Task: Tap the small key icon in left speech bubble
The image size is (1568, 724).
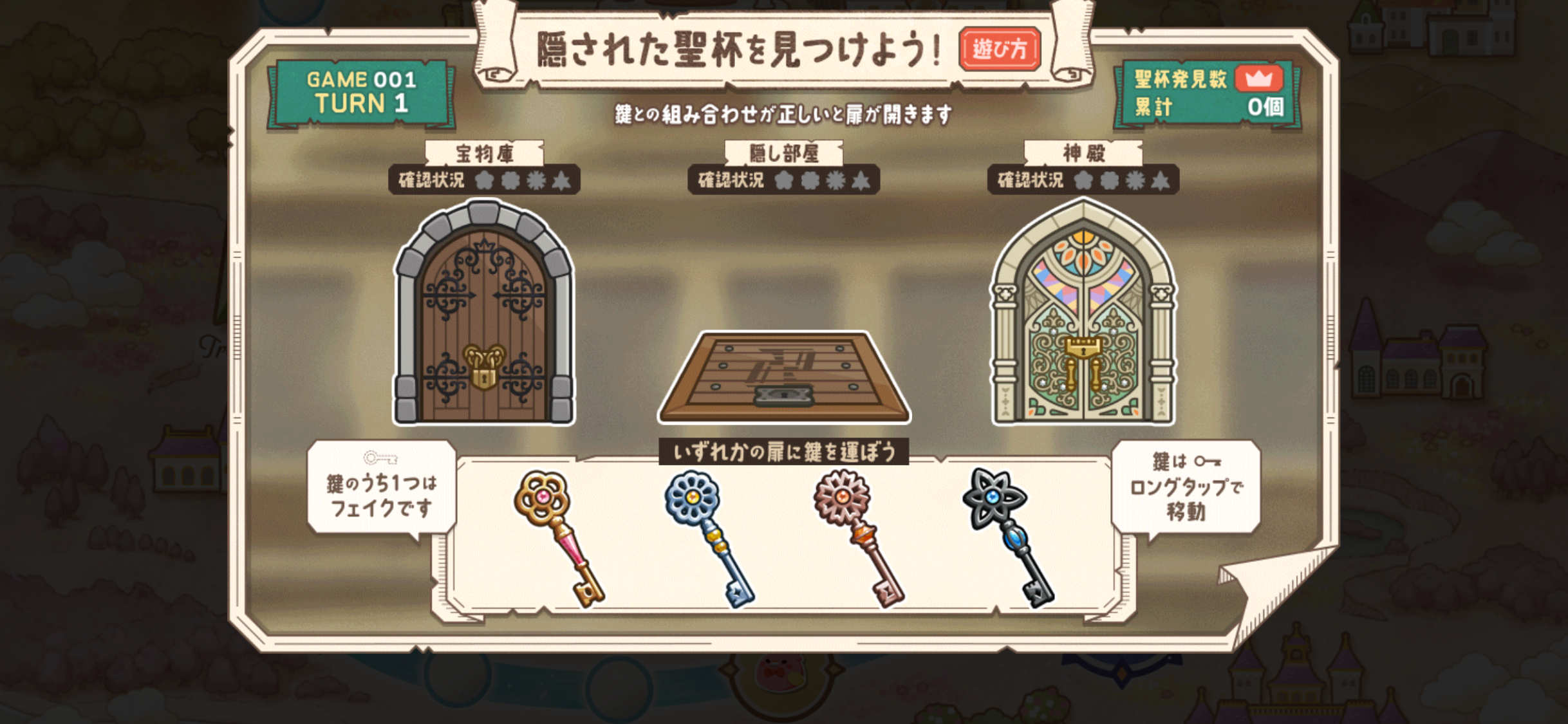Action: 380,459
